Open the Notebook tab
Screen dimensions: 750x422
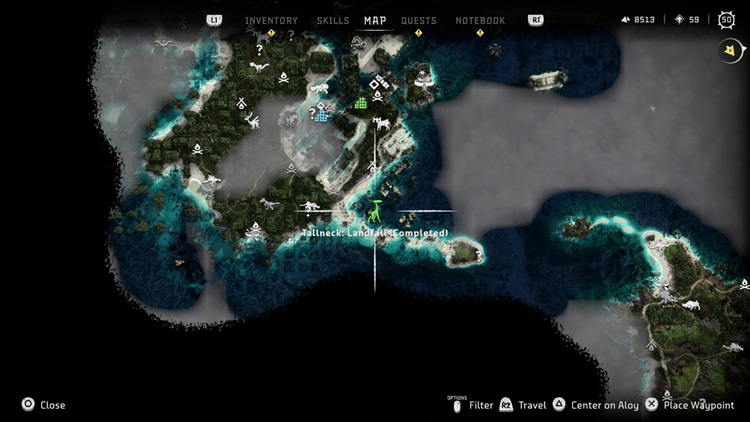tap(480, 20)
